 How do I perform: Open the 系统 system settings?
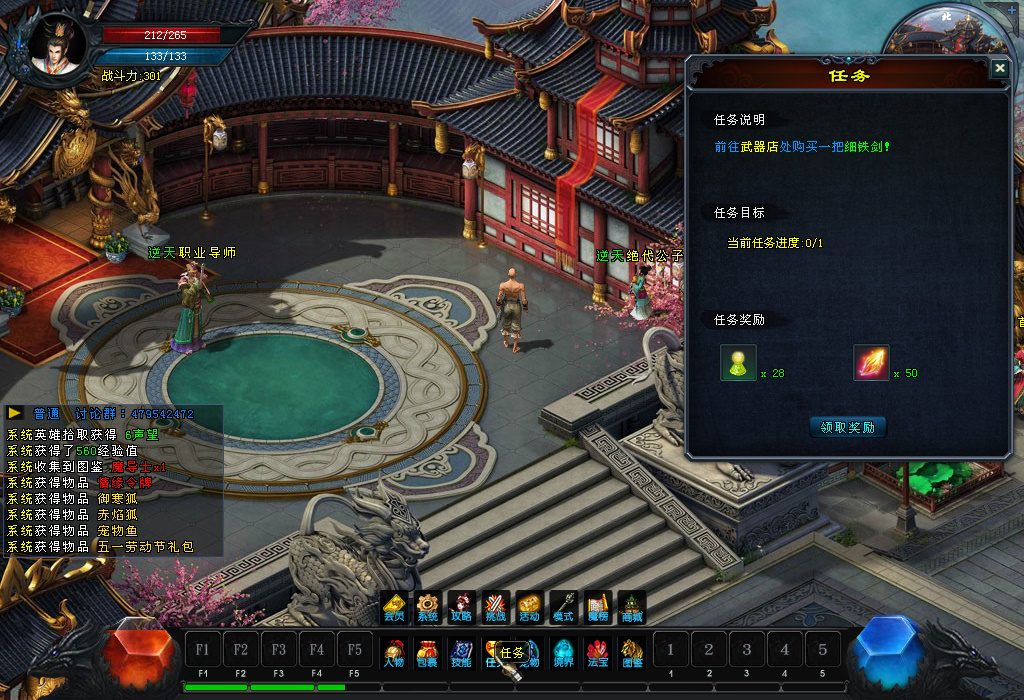(428, 607)
